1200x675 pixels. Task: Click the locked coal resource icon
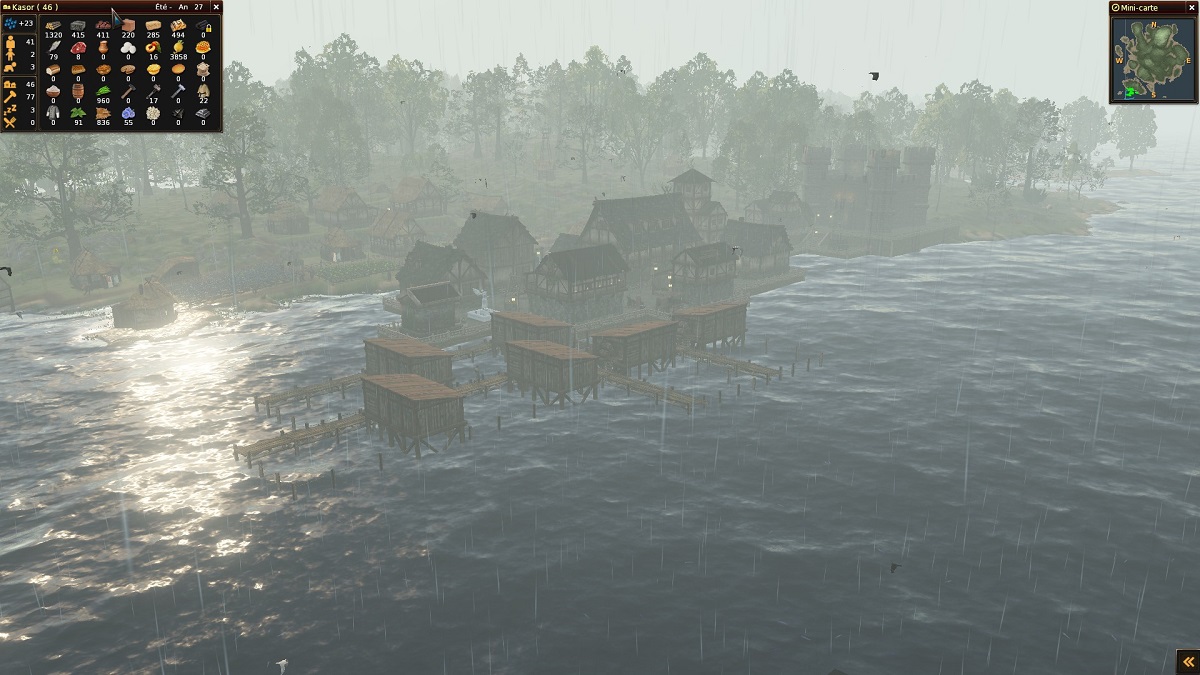pyautogui.click(x=203, y=24)
